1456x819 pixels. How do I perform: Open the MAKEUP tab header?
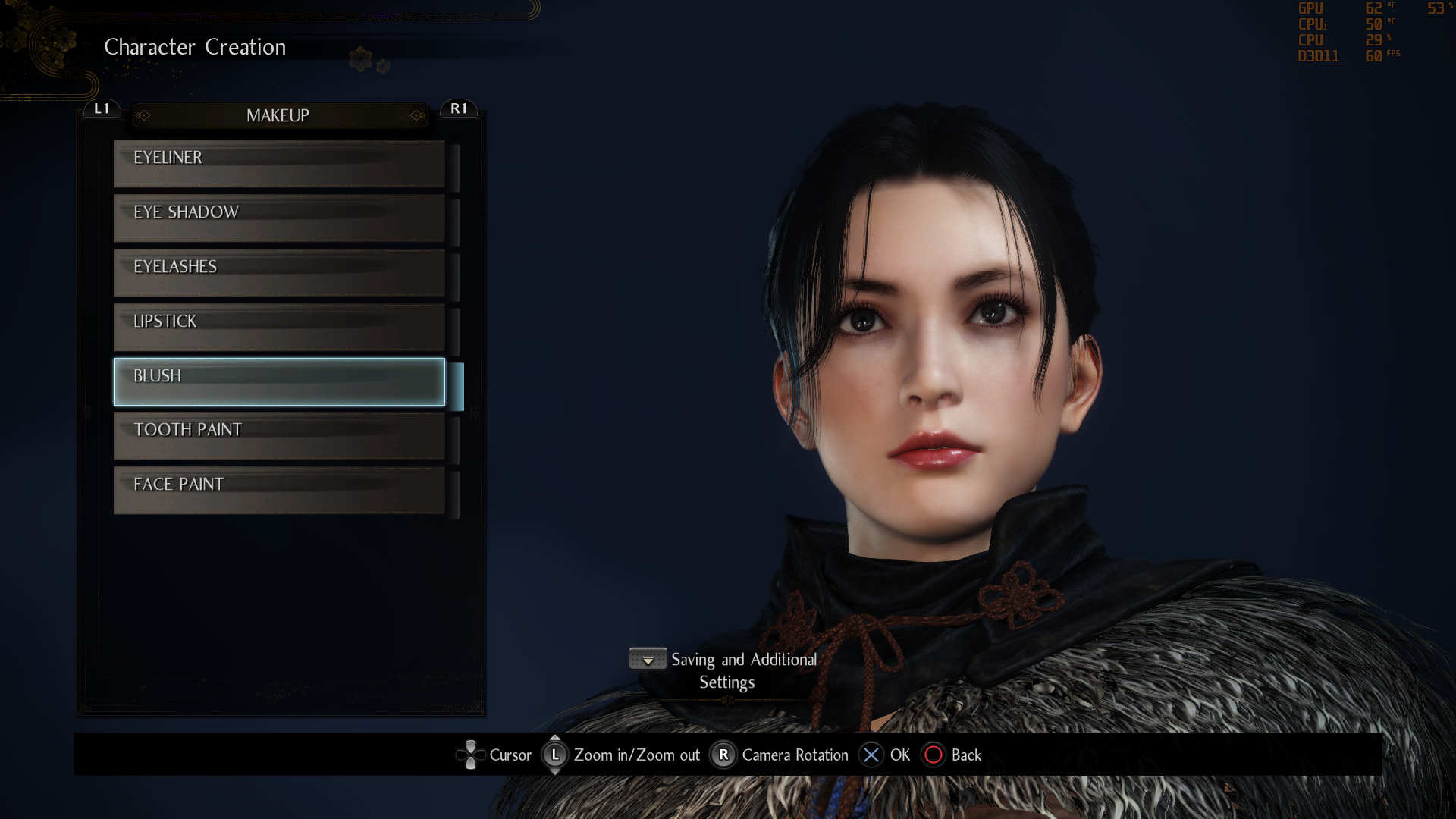point(278,115)
